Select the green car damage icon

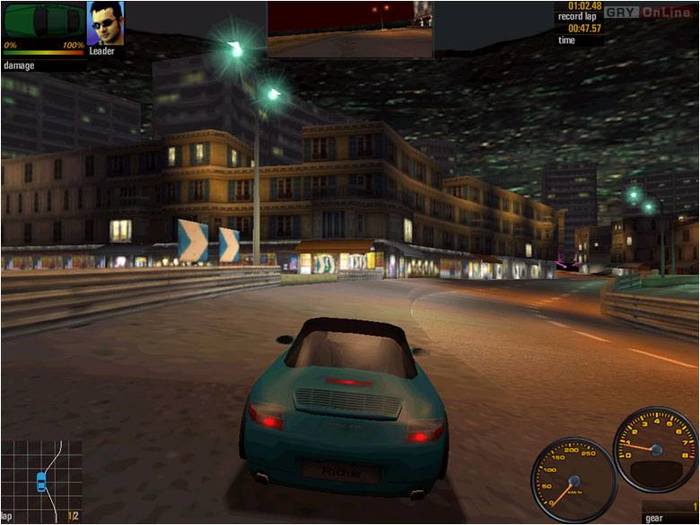click(x=44, y=19)
